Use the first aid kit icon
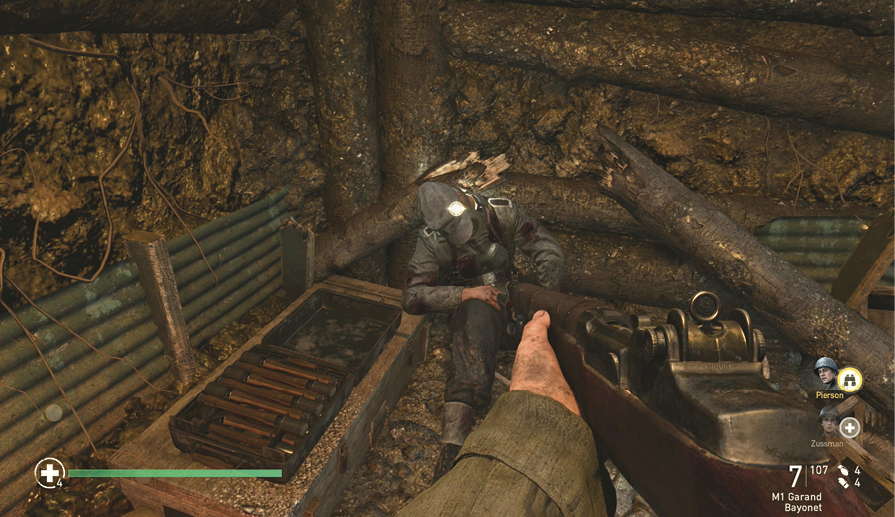The width and height of the screenshot is (895, 517). tap(49, 472)
